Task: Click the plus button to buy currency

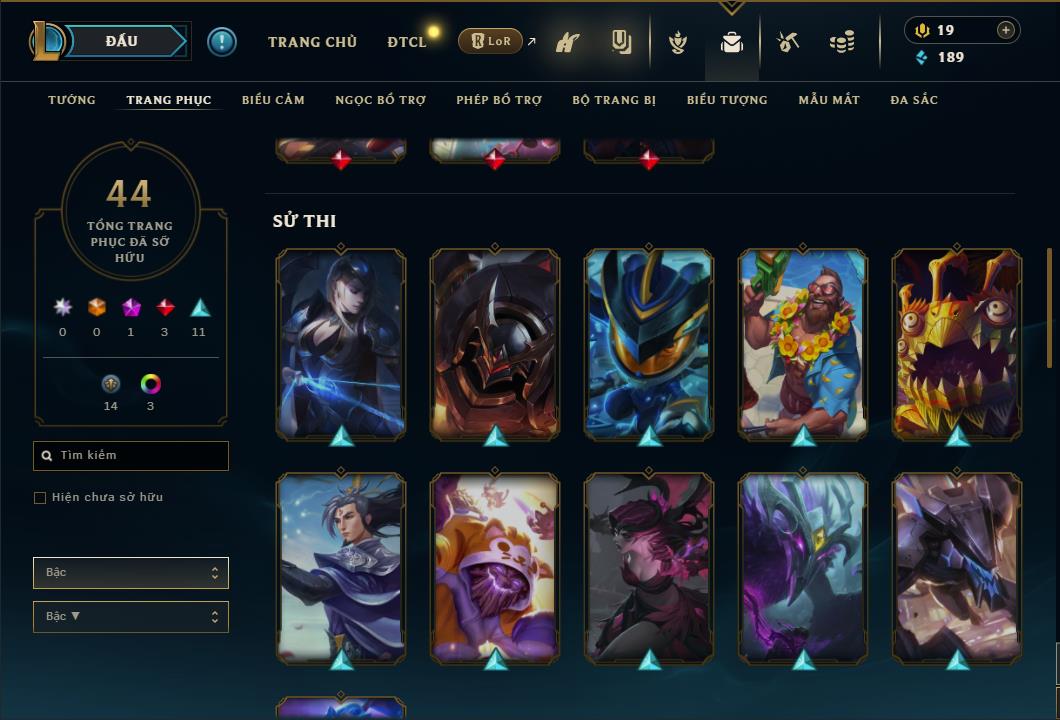Action: [x=1006, y=30]
